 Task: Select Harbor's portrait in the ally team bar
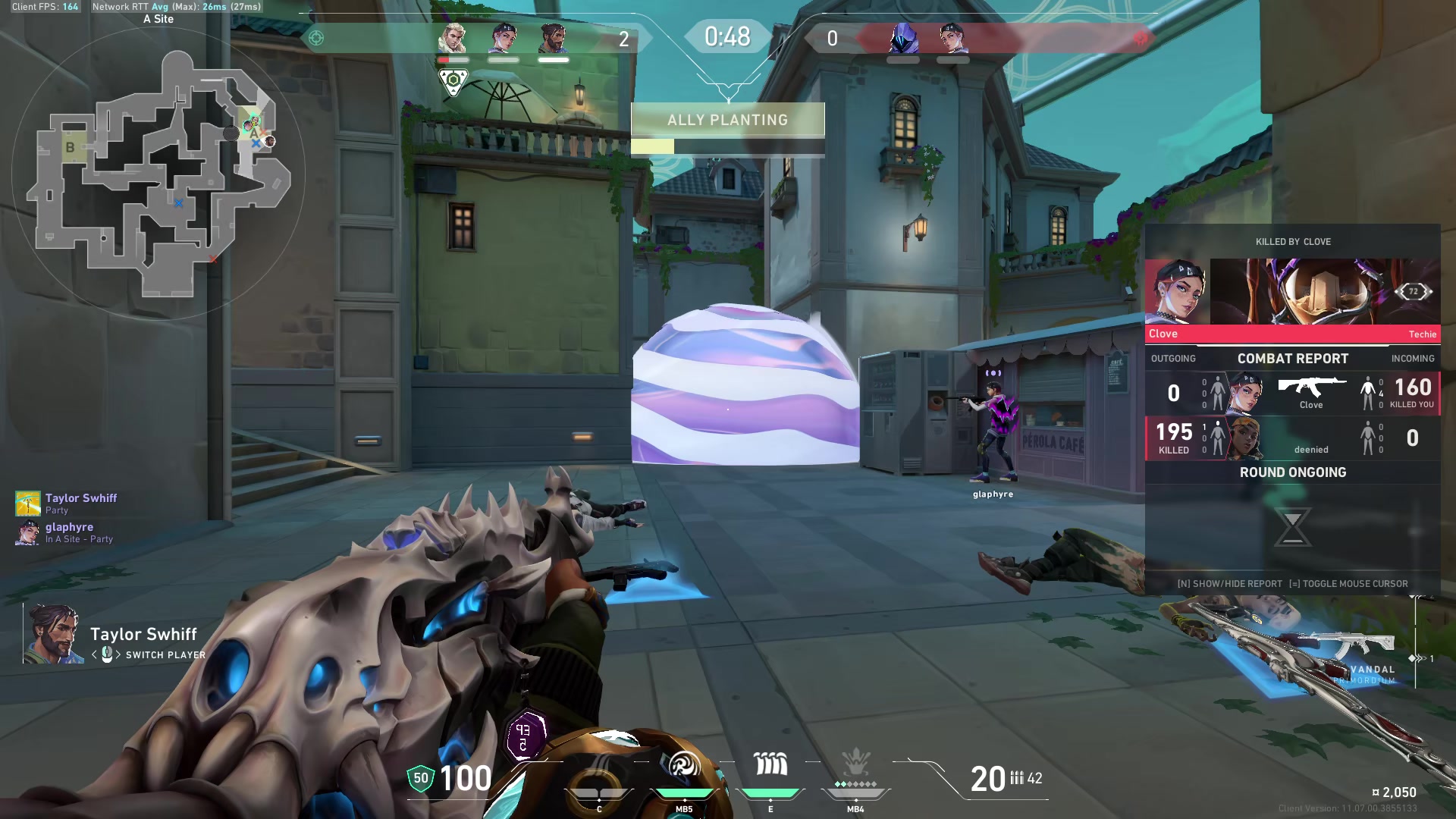point(554,38)
